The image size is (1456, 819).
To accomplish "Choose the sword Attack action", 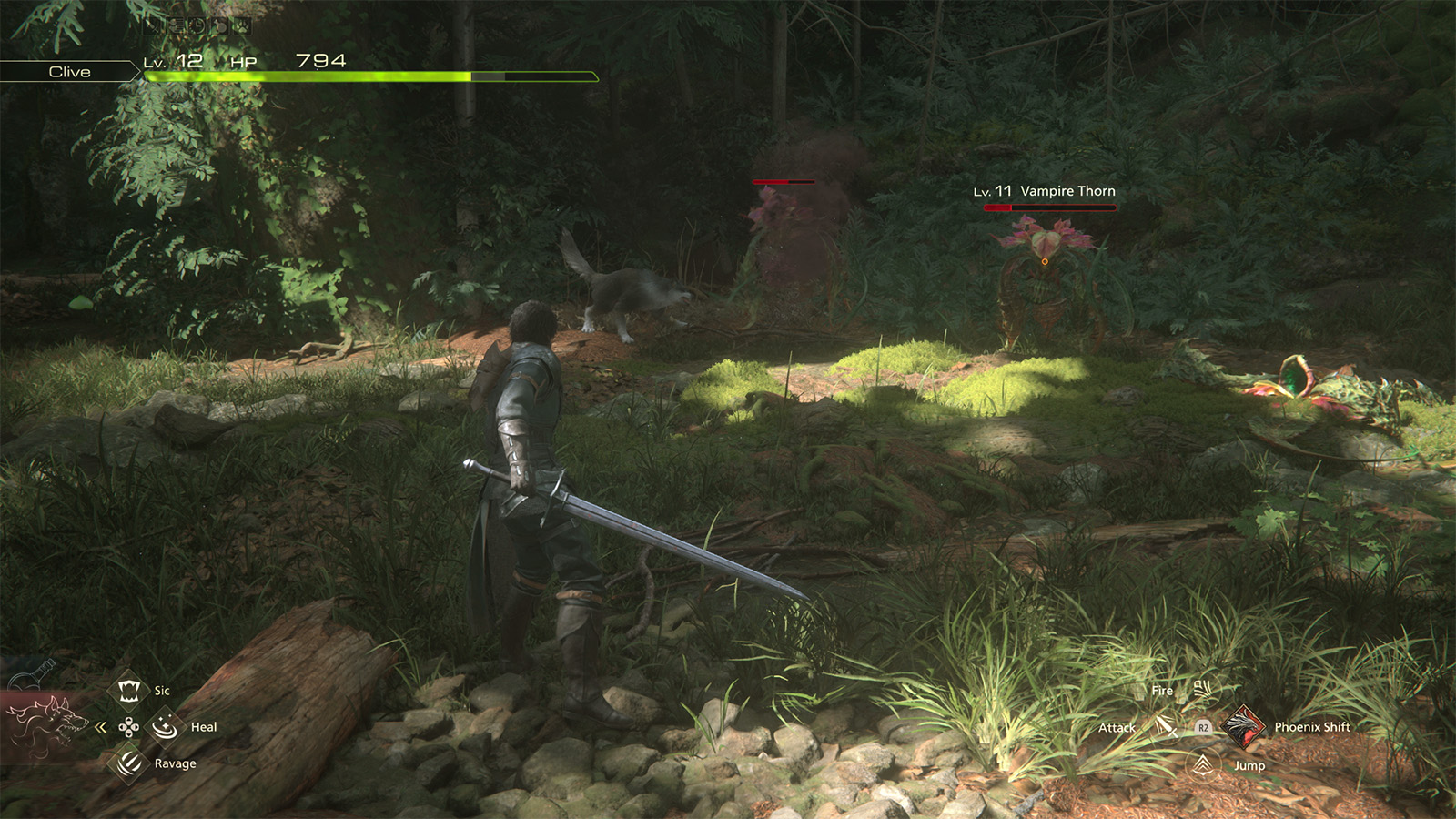I will 1166,727.
